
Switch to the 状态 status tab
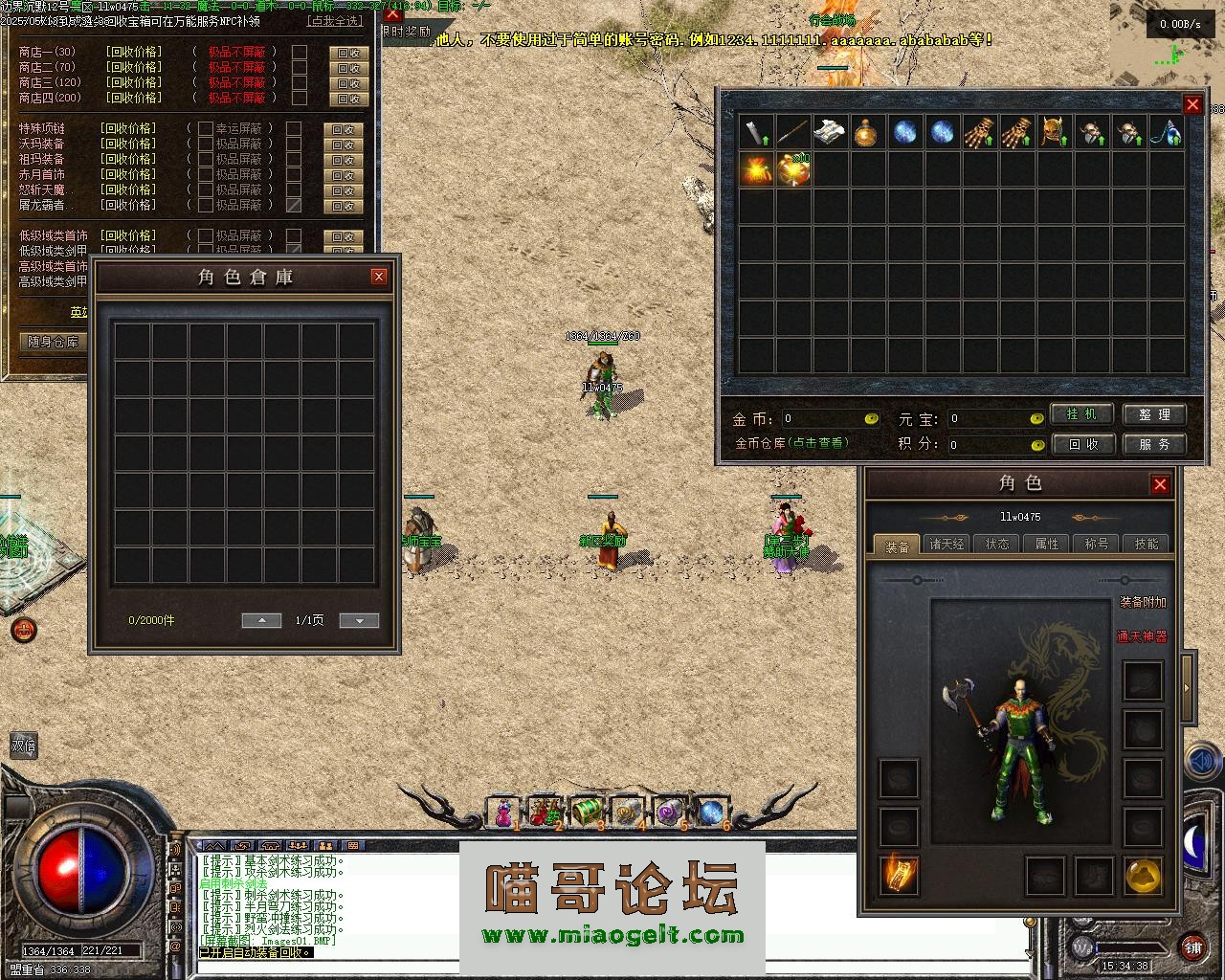click(x=997, y=544)
